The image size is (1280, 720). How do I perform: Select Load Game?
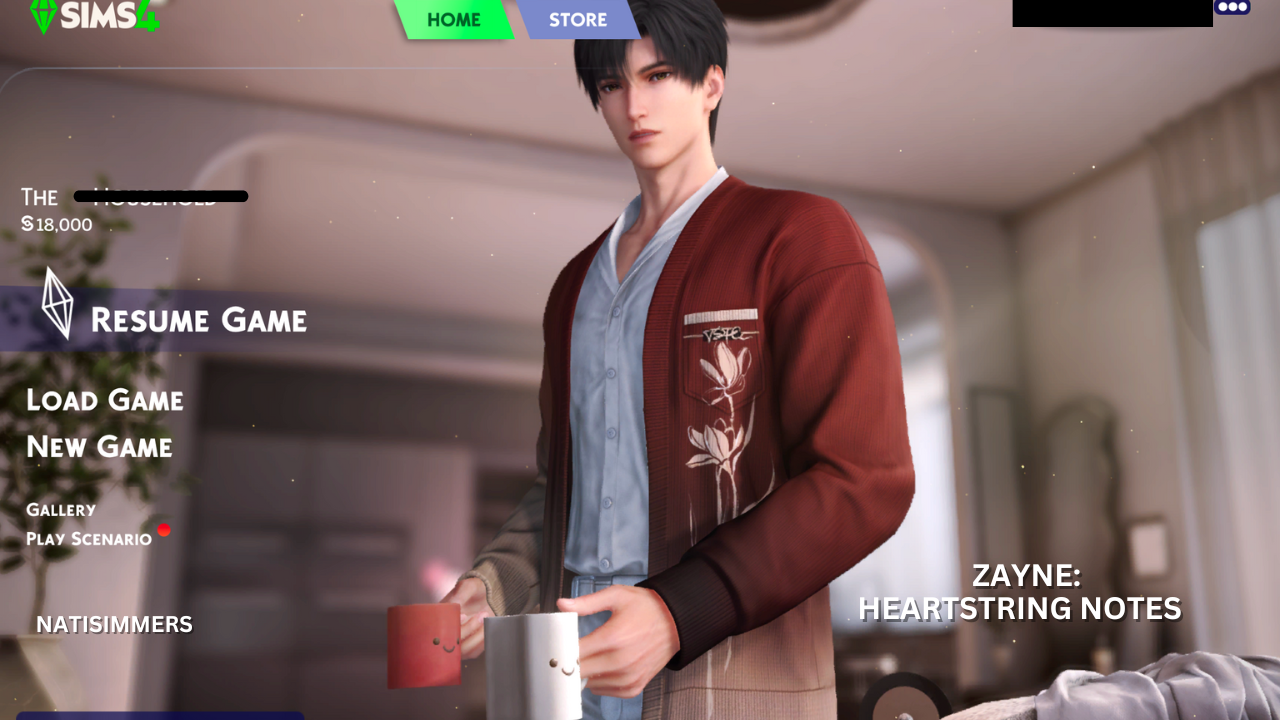(x=104, y=400)
